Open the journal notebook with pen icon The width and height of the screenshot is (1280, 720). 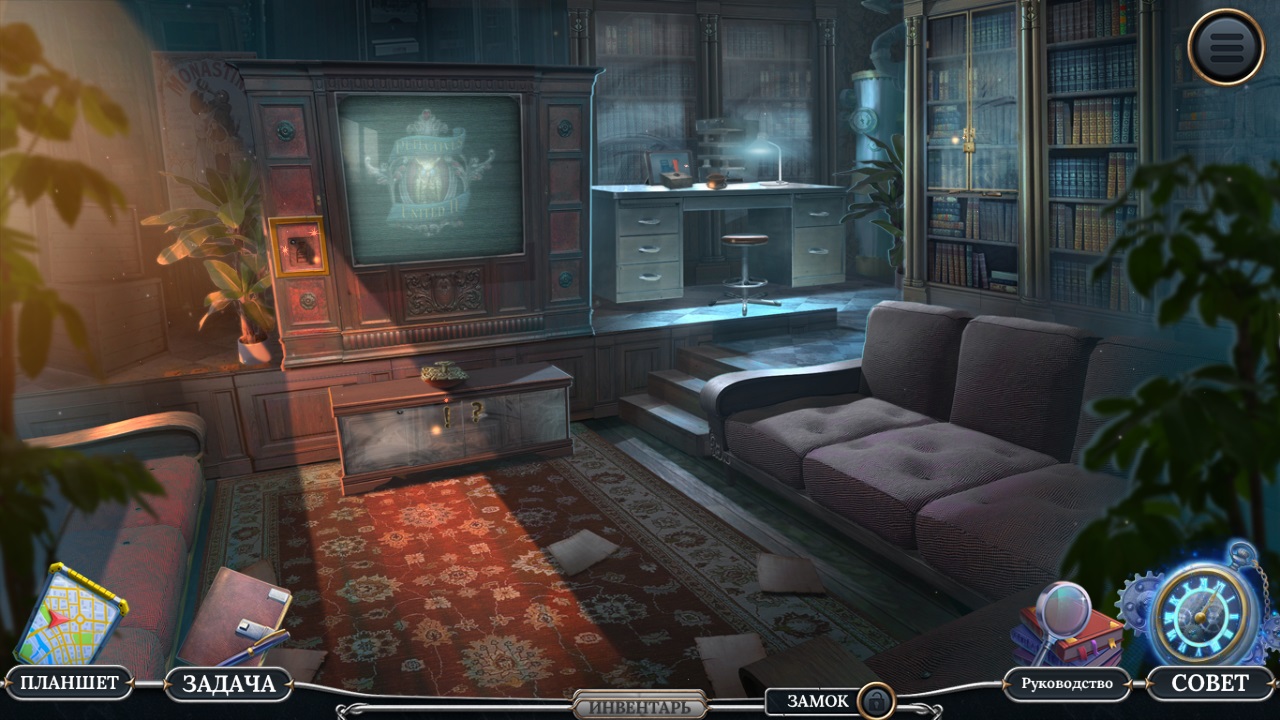coord(237,617)
